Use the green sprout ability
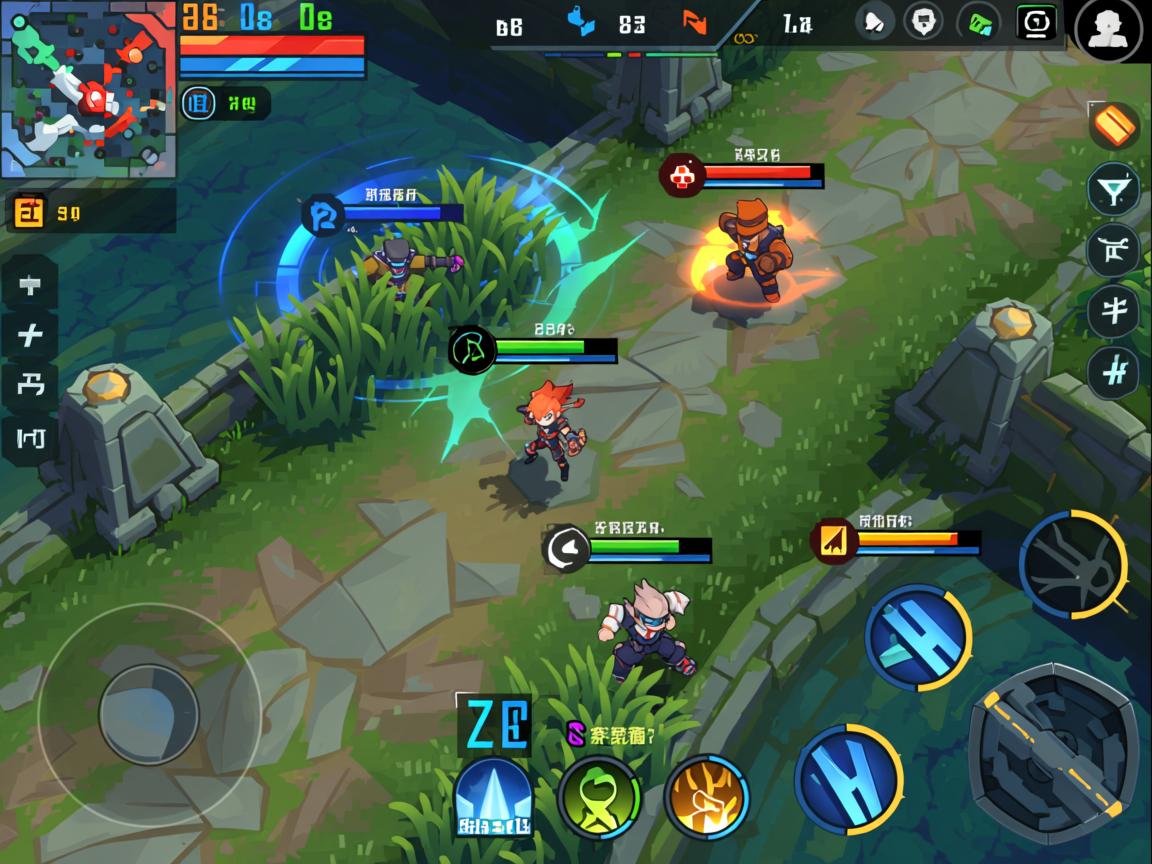This screenshot has height=864, width=1152. [599, 797]
